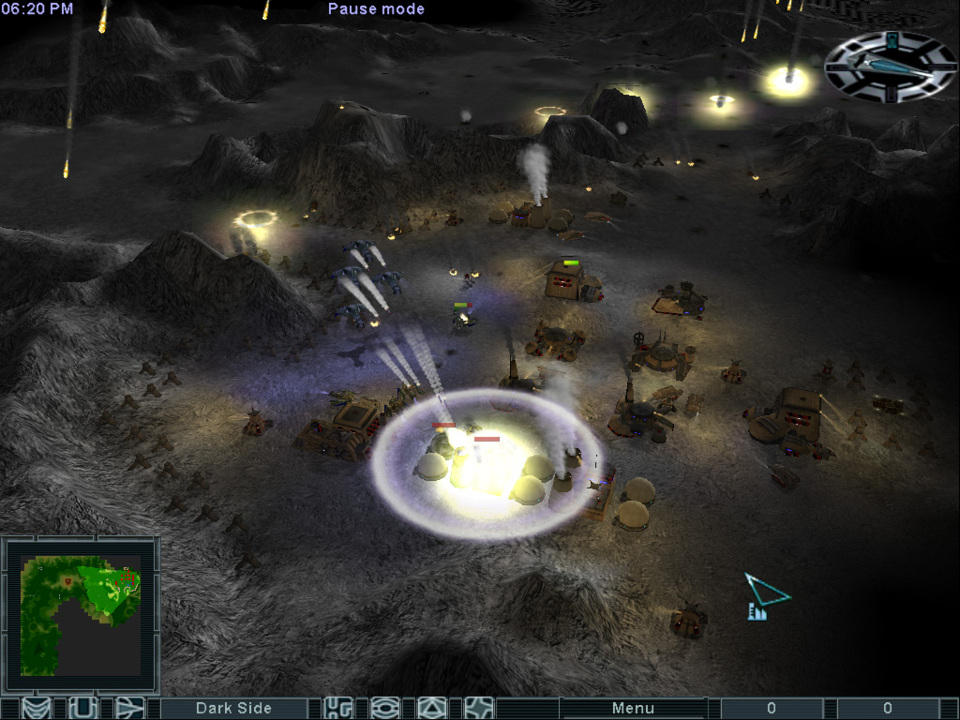Click the Dark Side map name label
The width and height of the screenshot is (960, 720).
point(233,708)
